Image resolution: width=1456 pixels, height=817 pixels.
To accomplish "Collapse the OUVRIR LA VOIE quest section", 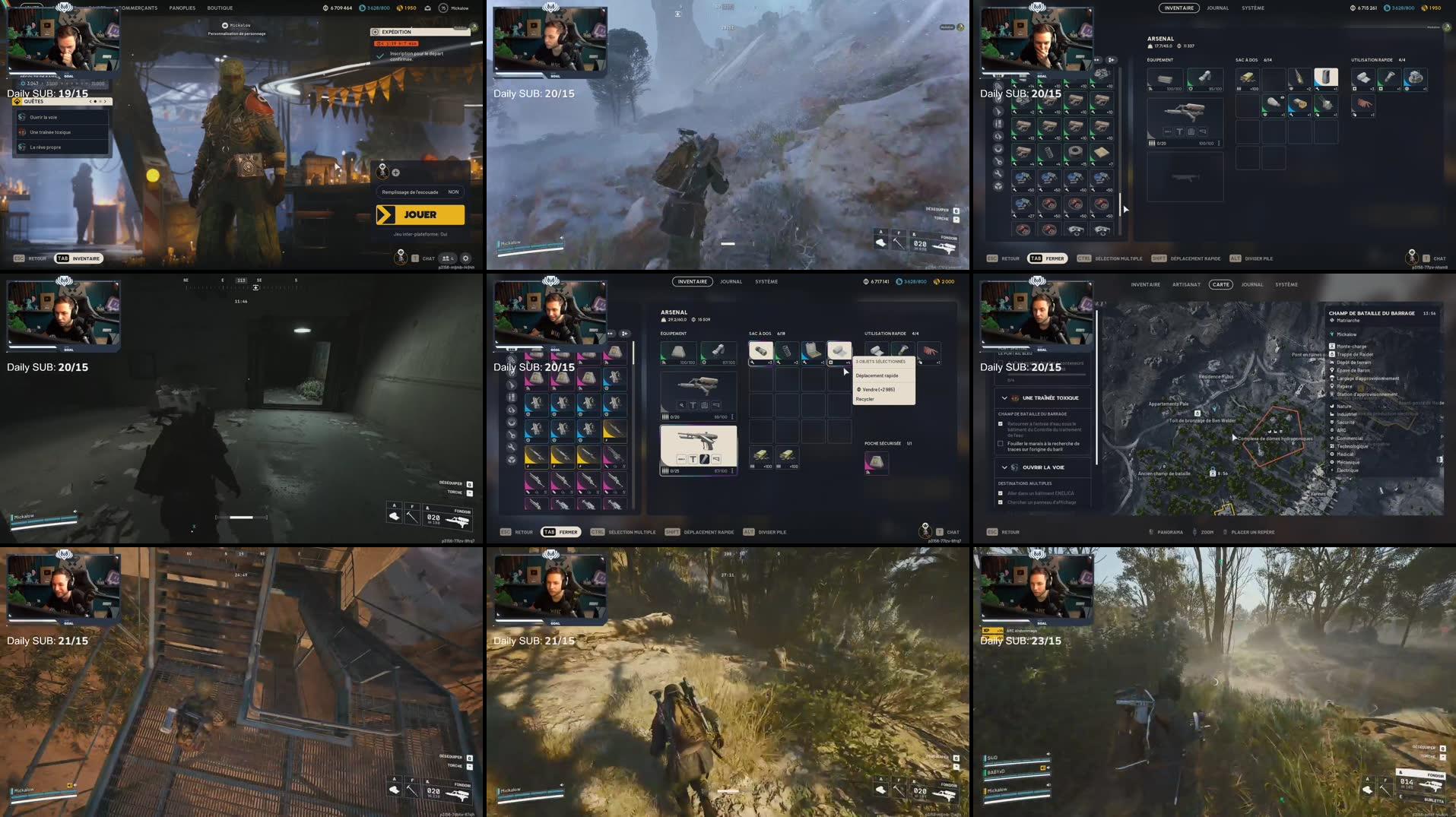I will 1004,467.
